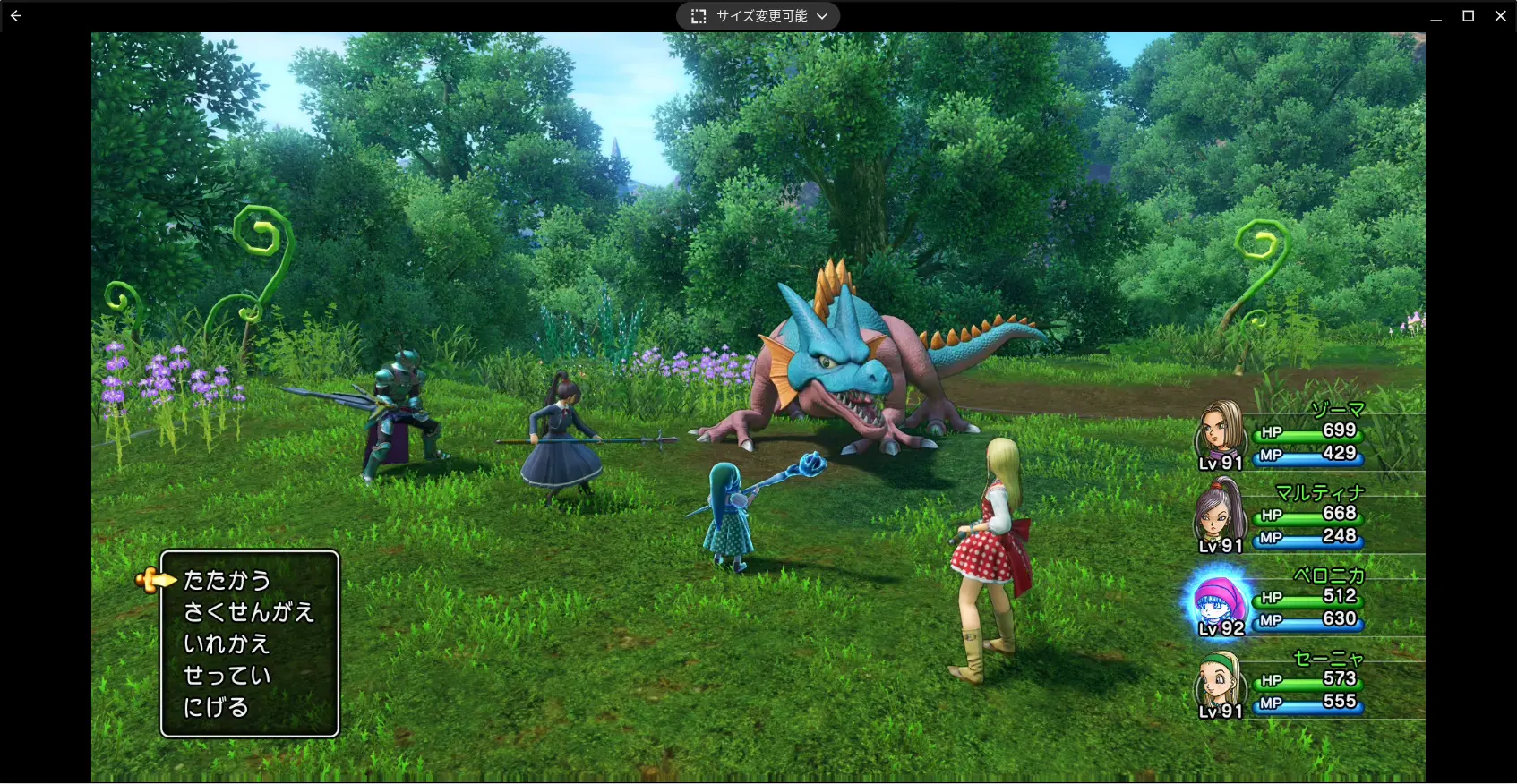This screenshot has width=1517, height=784.
Task: Select the たたかう battle command
Action: [x=227, y=581]
